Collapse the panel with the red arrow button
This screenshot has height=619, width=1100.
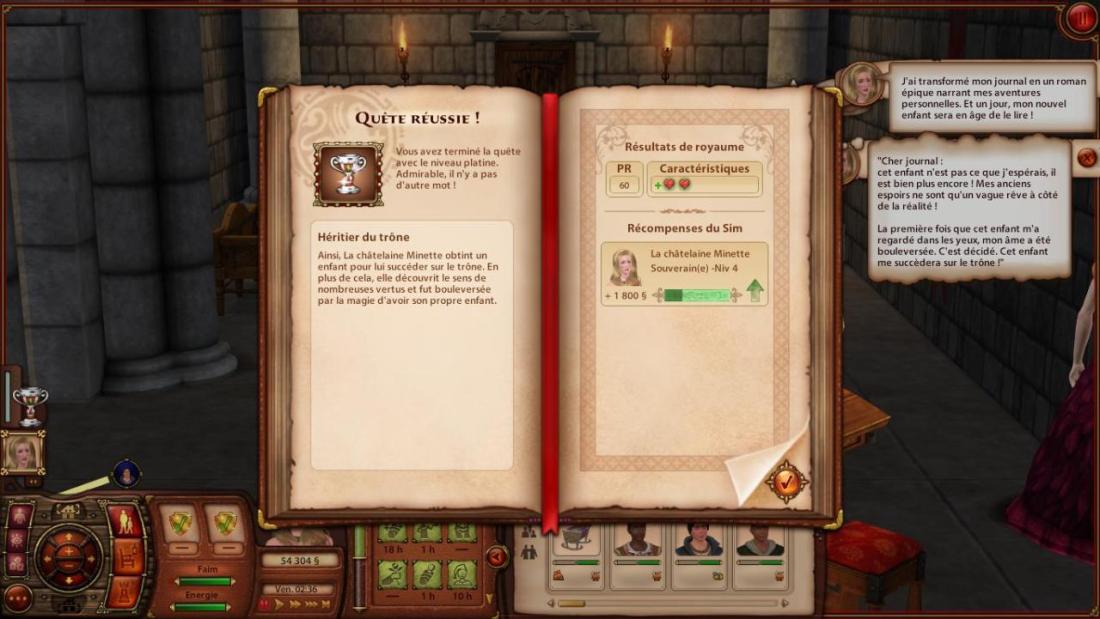[x=496, y=557]
